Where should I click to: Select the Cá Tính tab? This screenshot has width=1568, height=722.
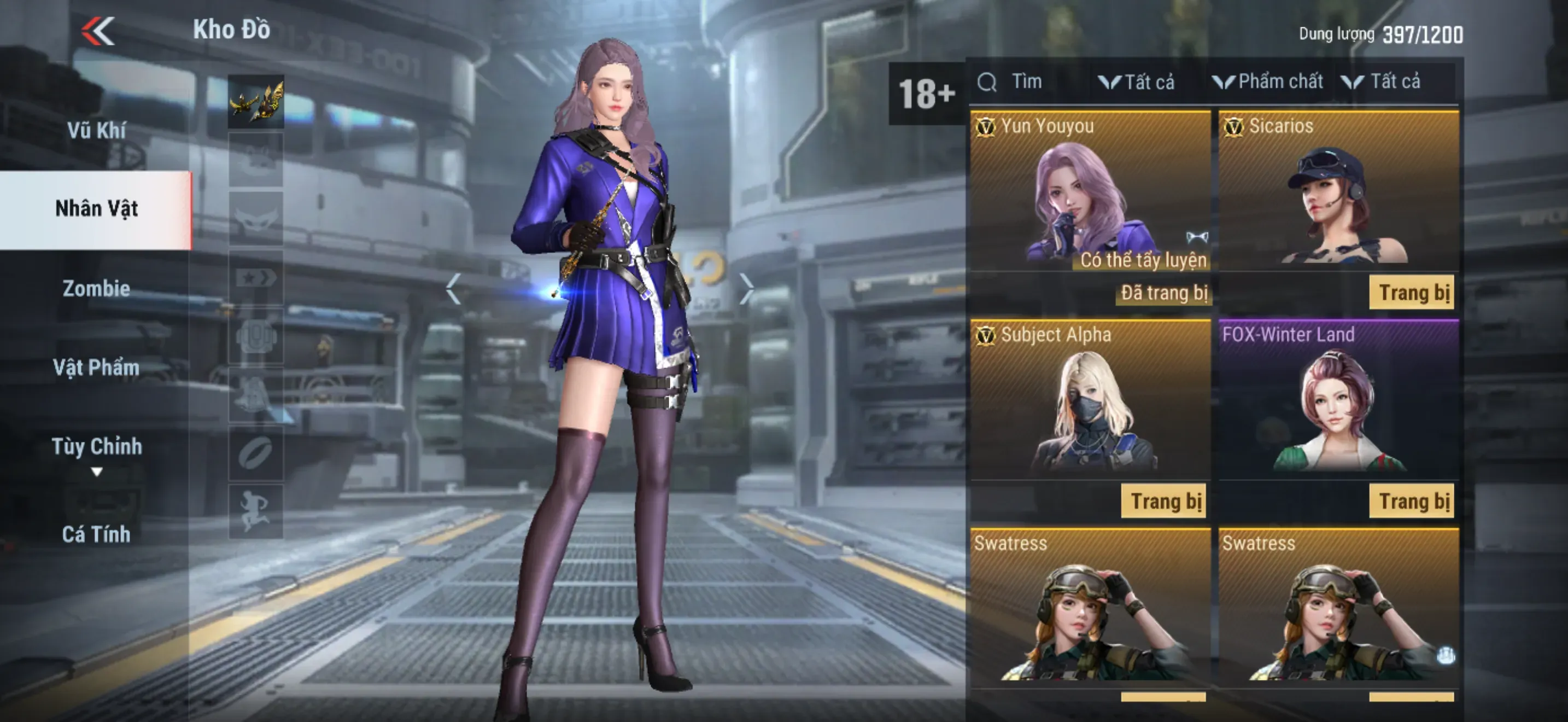(96, 534)
